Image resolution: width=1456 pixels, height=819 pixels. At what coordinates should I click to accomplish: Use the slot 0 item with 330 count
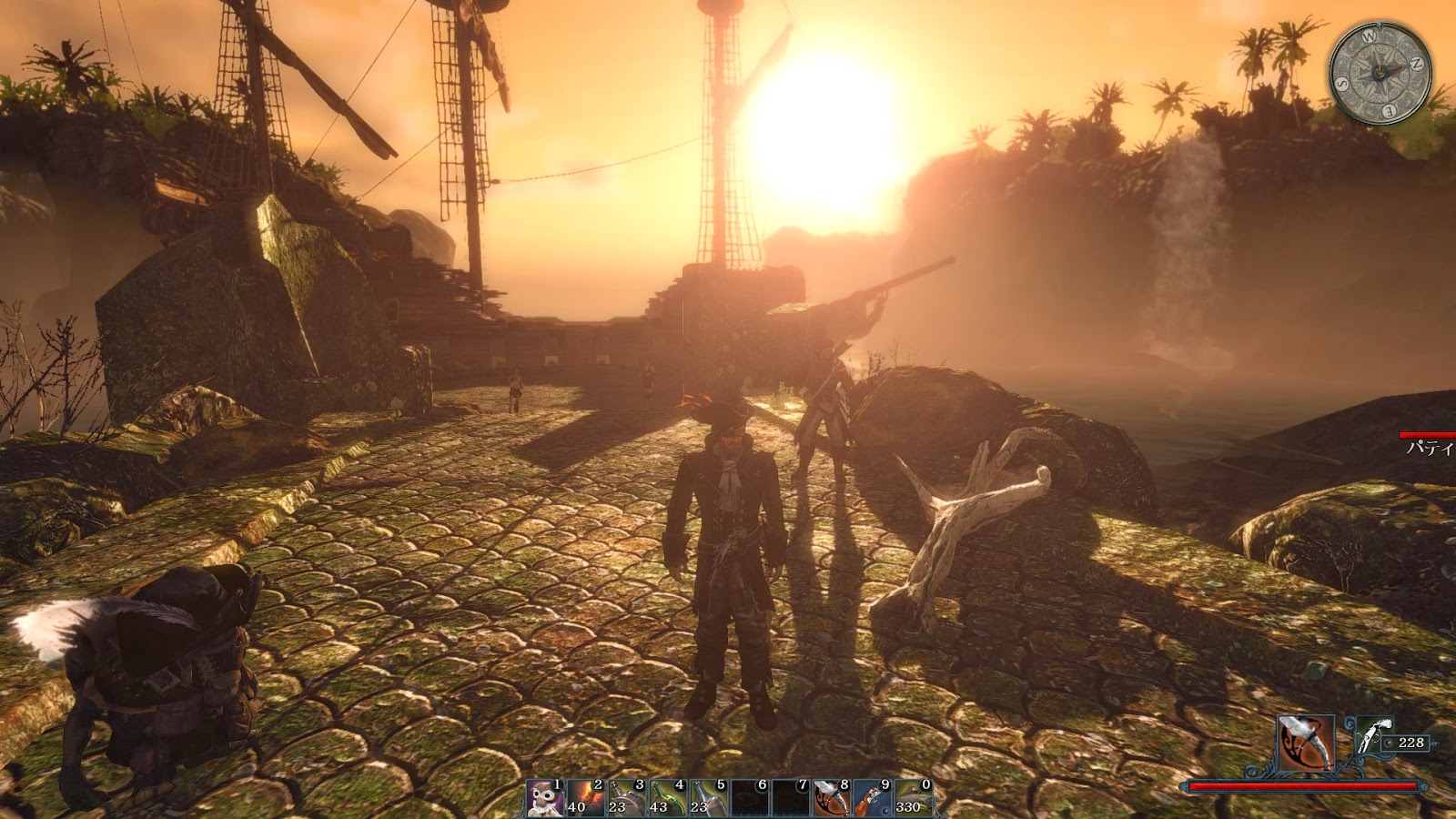(x=913, y=798)
